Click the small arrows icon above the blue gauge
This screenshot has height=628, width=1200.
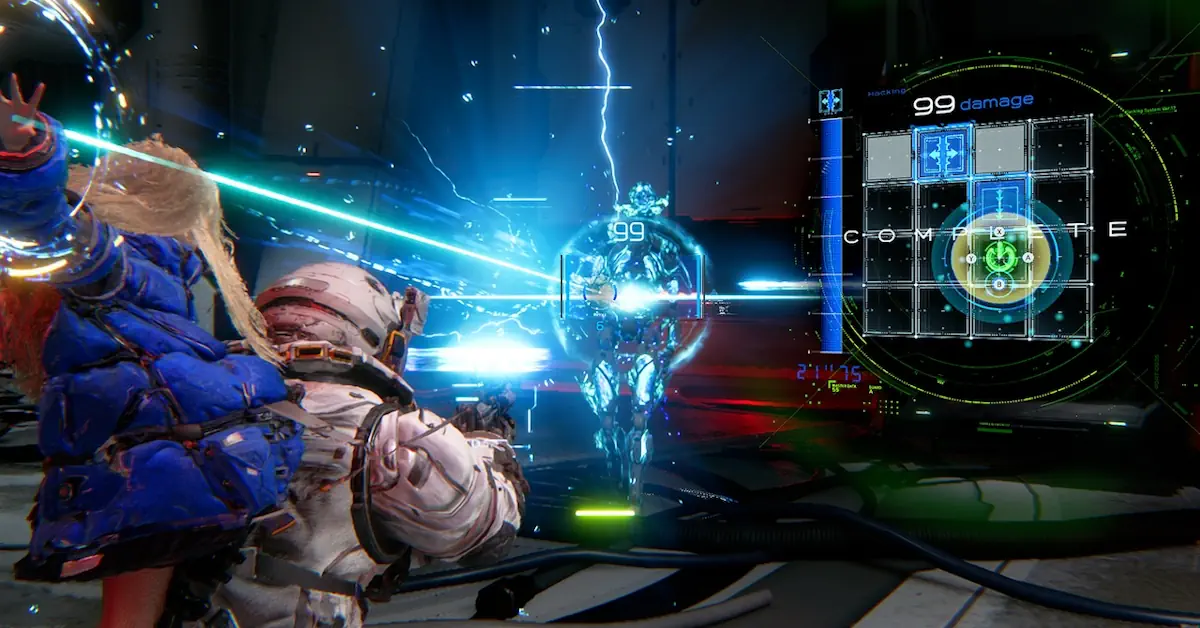830,100
